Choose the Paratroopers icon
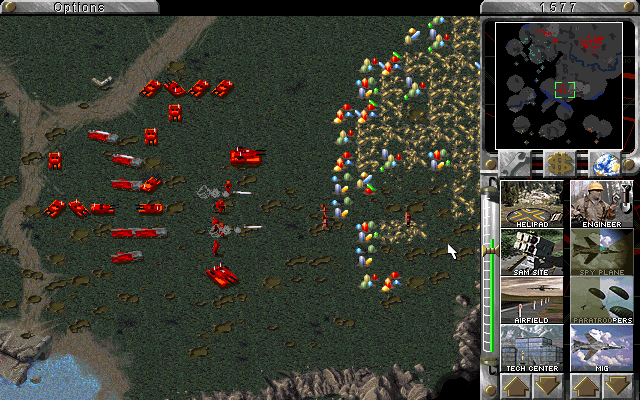The width and height of the screenshot is (640, 400). click(x=602, y=300)
